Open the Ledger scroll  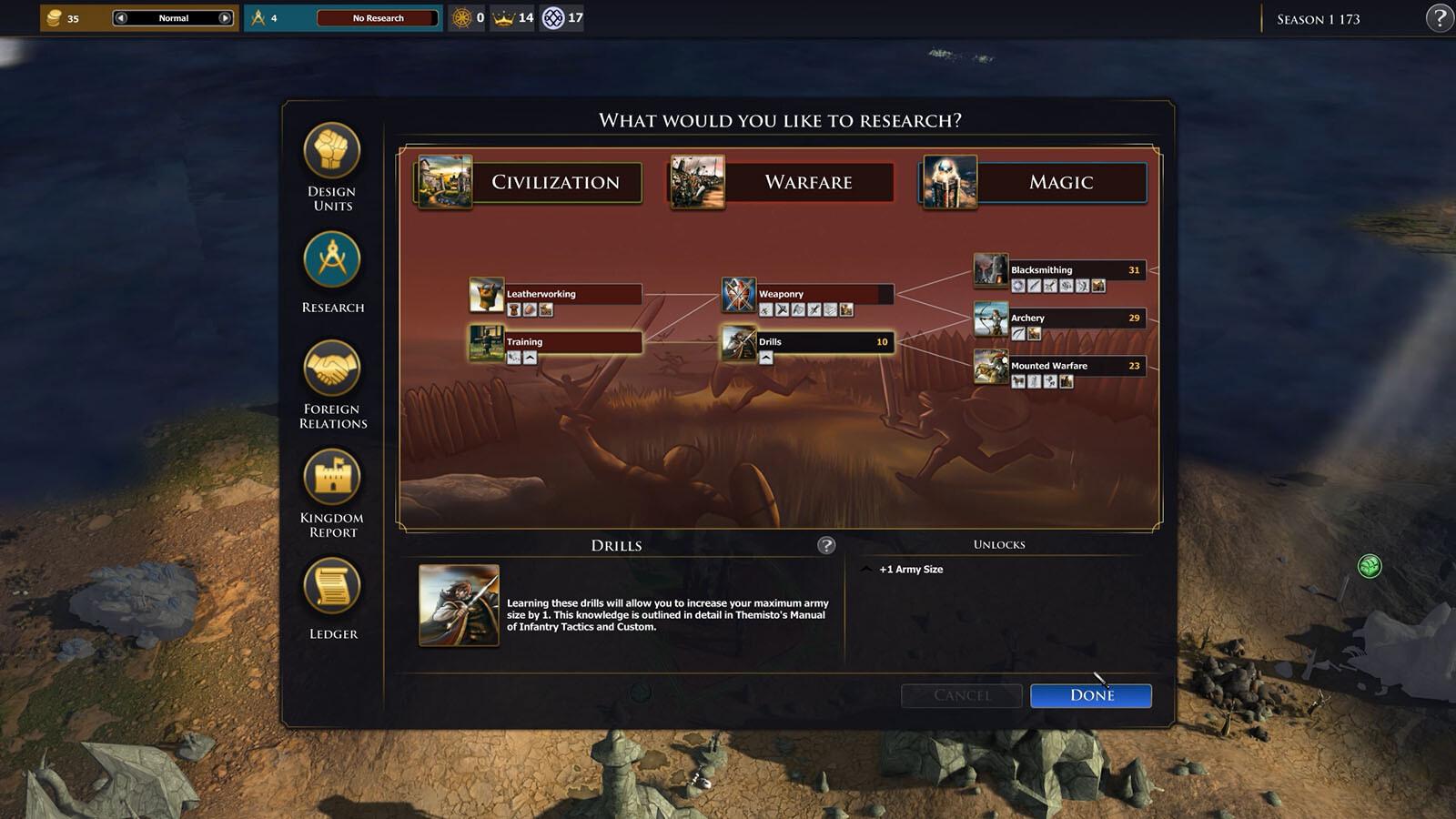[x=332, y=586]
